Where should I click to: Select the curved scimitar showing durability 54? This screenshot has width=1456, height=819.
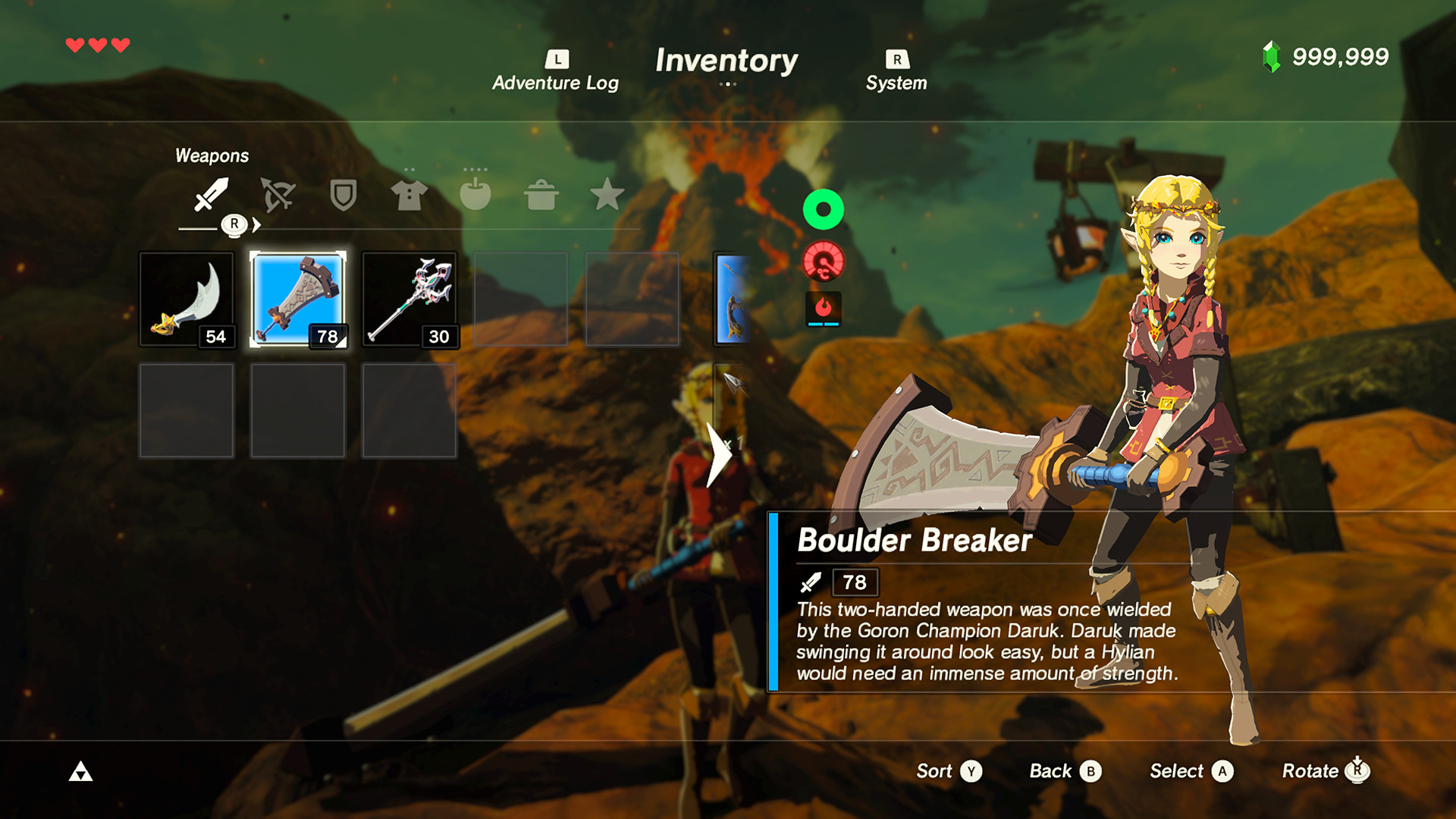(186, 300)
